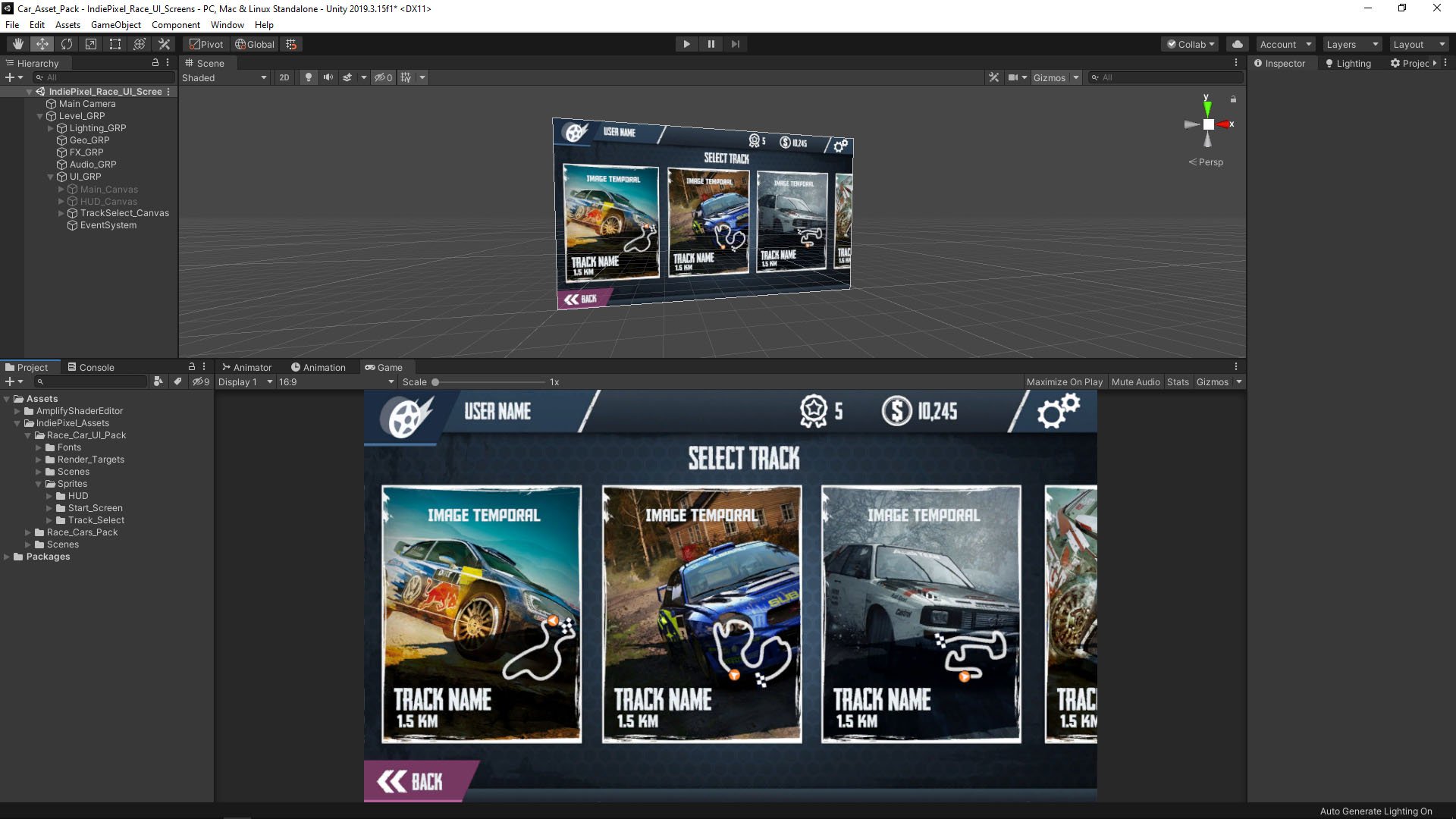The width and height of the screenshot is (1456, 819).
Task: Open the Shaded draw mode dropdown
Action: 224,77
